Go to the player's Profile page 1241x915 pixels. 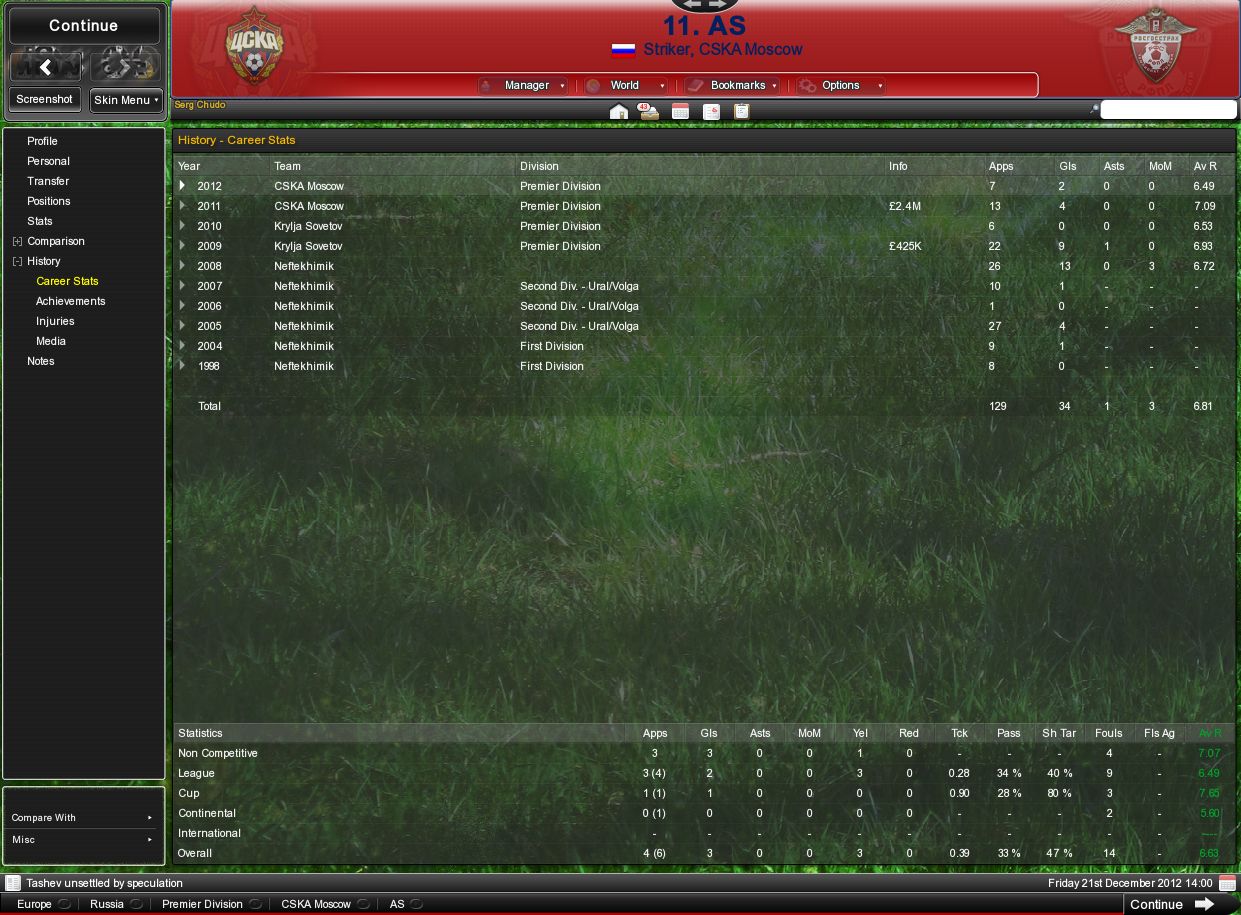[42, 141]
